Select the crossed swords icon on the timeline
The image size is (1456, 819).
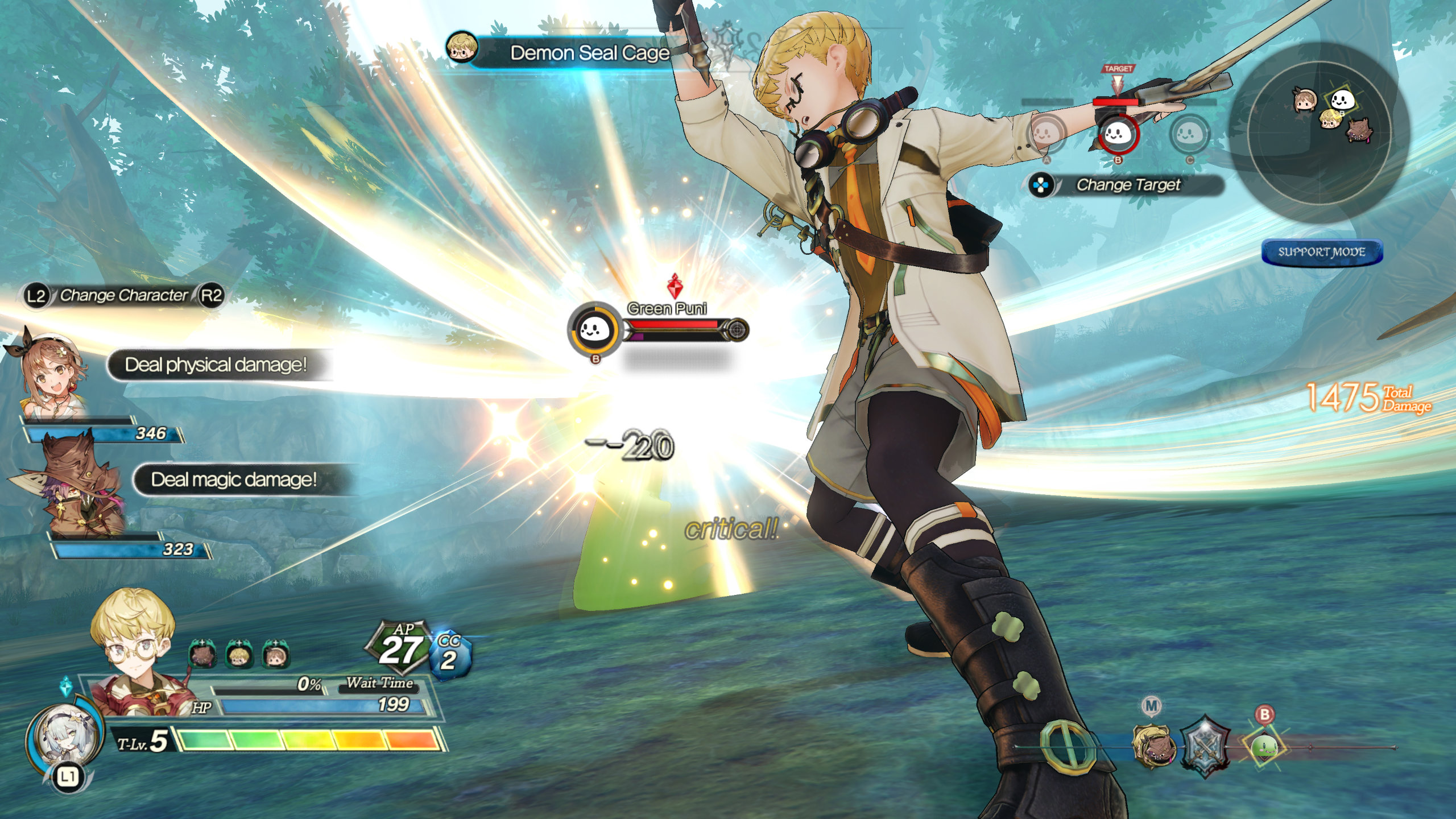point(1203,746)
